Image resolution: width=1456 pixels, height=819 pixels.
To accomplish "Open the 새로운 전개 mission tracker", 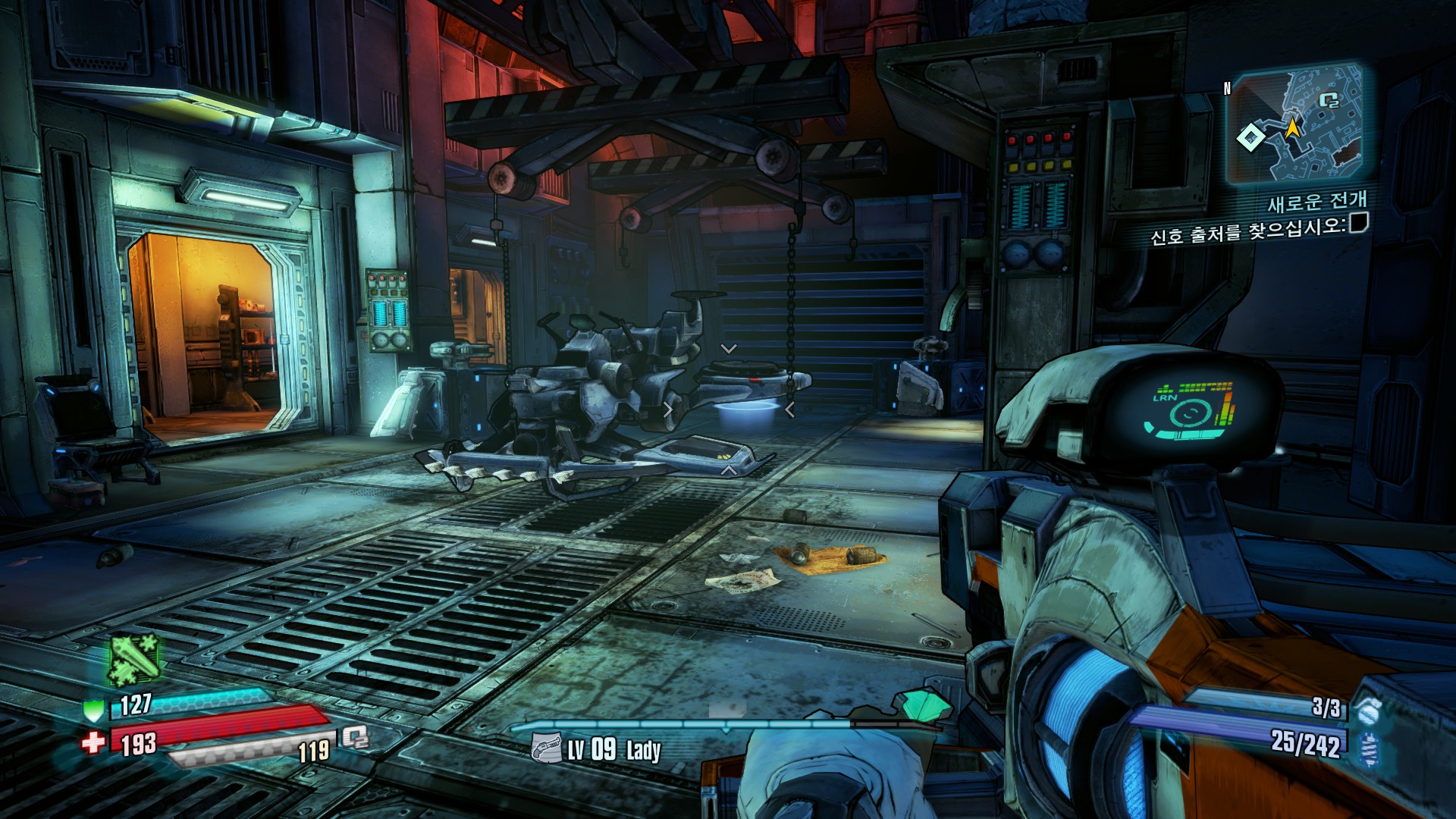I will tap(1317, 202).
